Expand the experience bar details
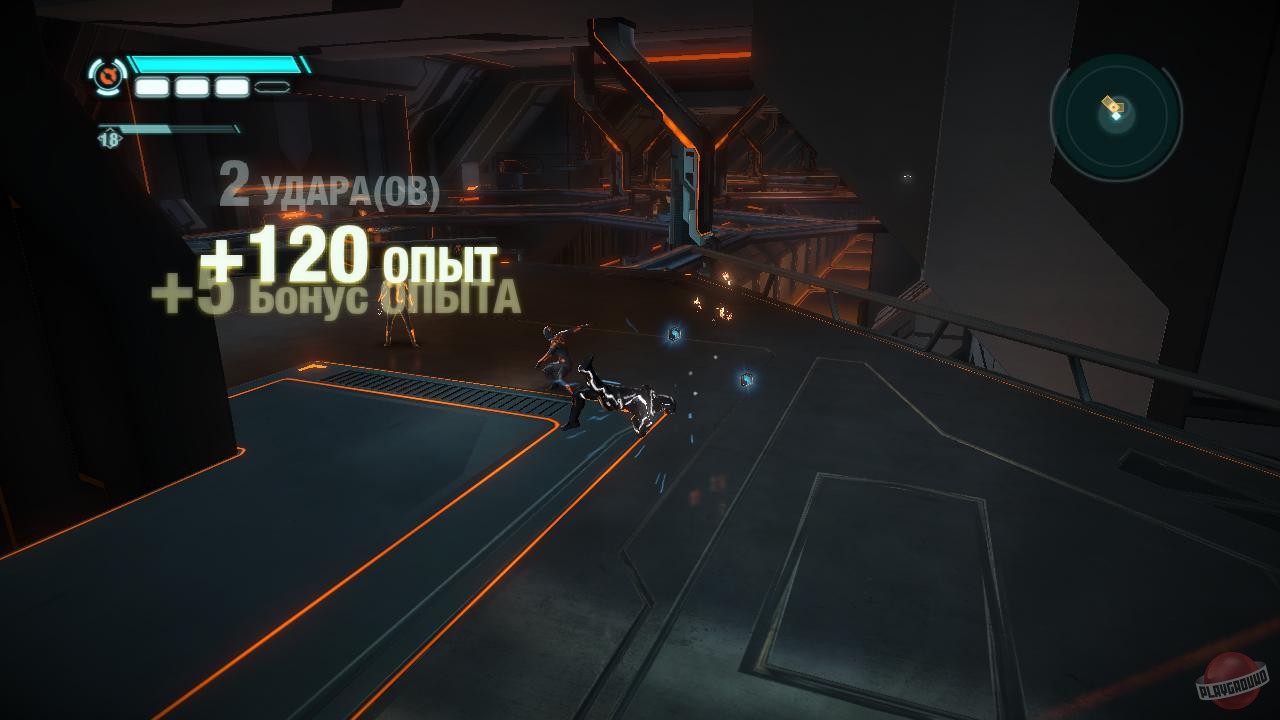This screenshot has width=1280, height=720. [170, 129]
